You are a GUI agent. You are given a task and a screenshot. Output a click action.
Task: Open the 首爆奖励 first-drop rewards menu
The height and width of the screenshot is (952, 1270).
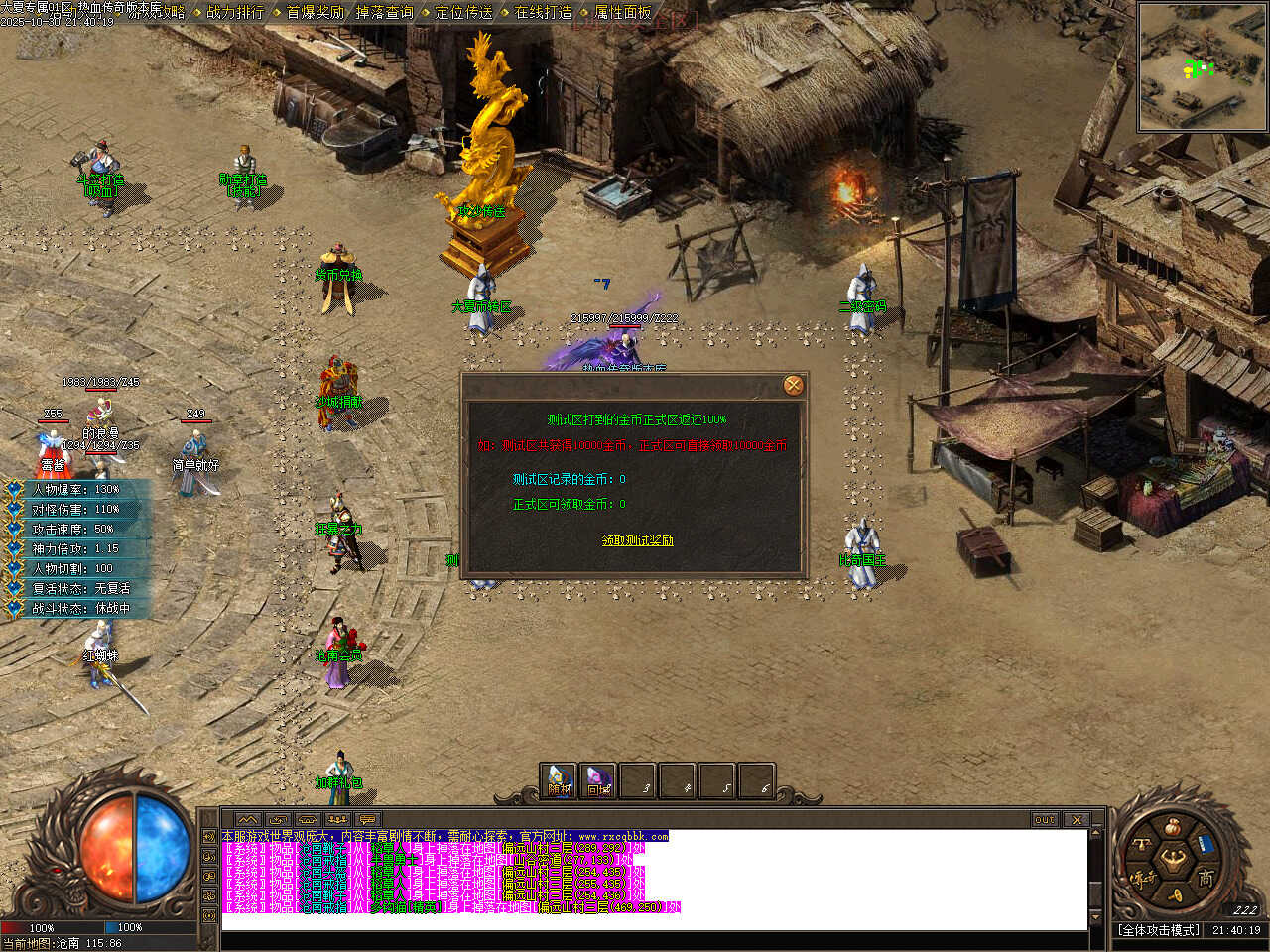315,13
